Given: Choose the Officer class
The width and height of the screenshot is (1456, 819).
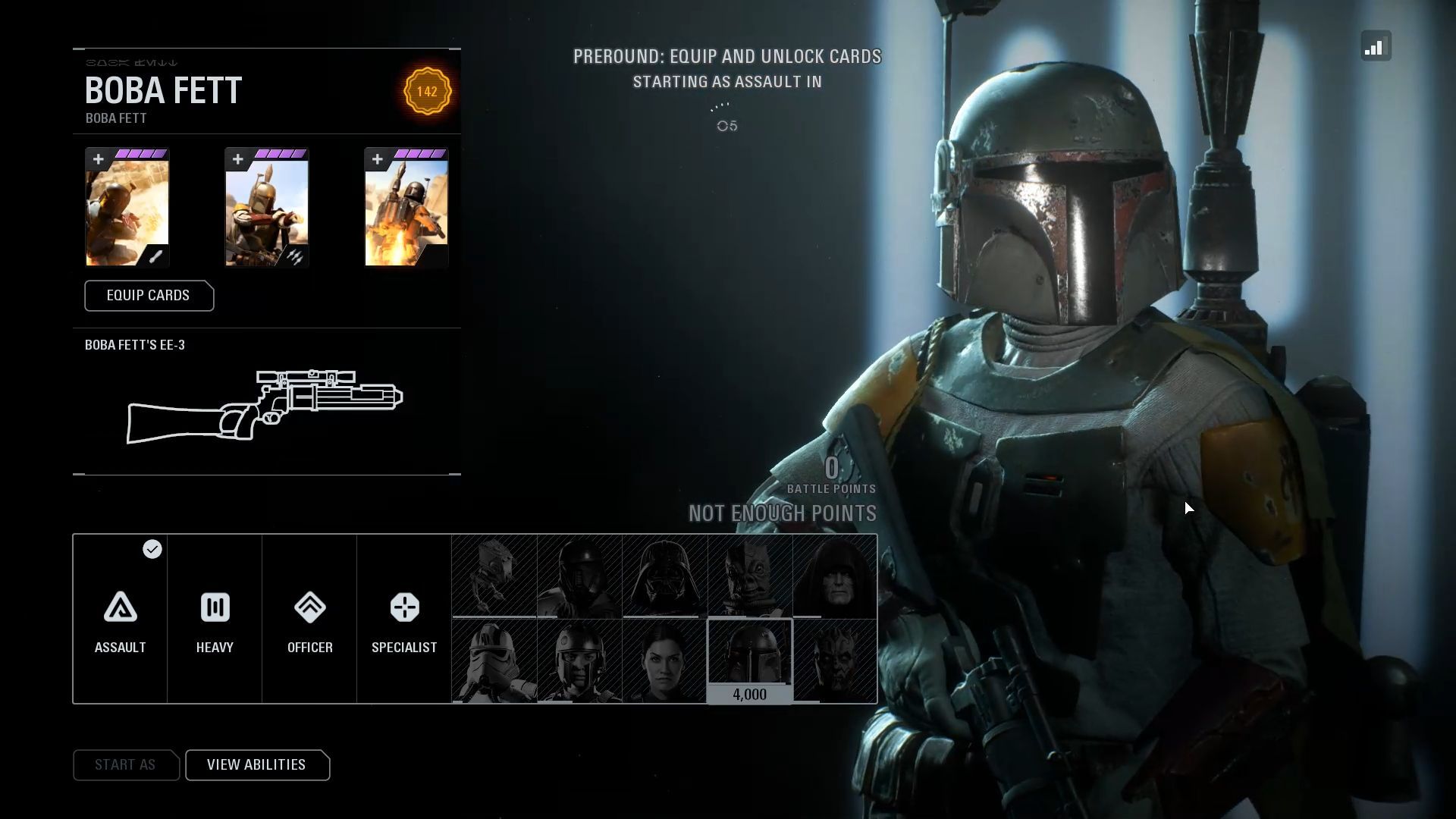Looking at the screenshot, I should coord(309,620).
